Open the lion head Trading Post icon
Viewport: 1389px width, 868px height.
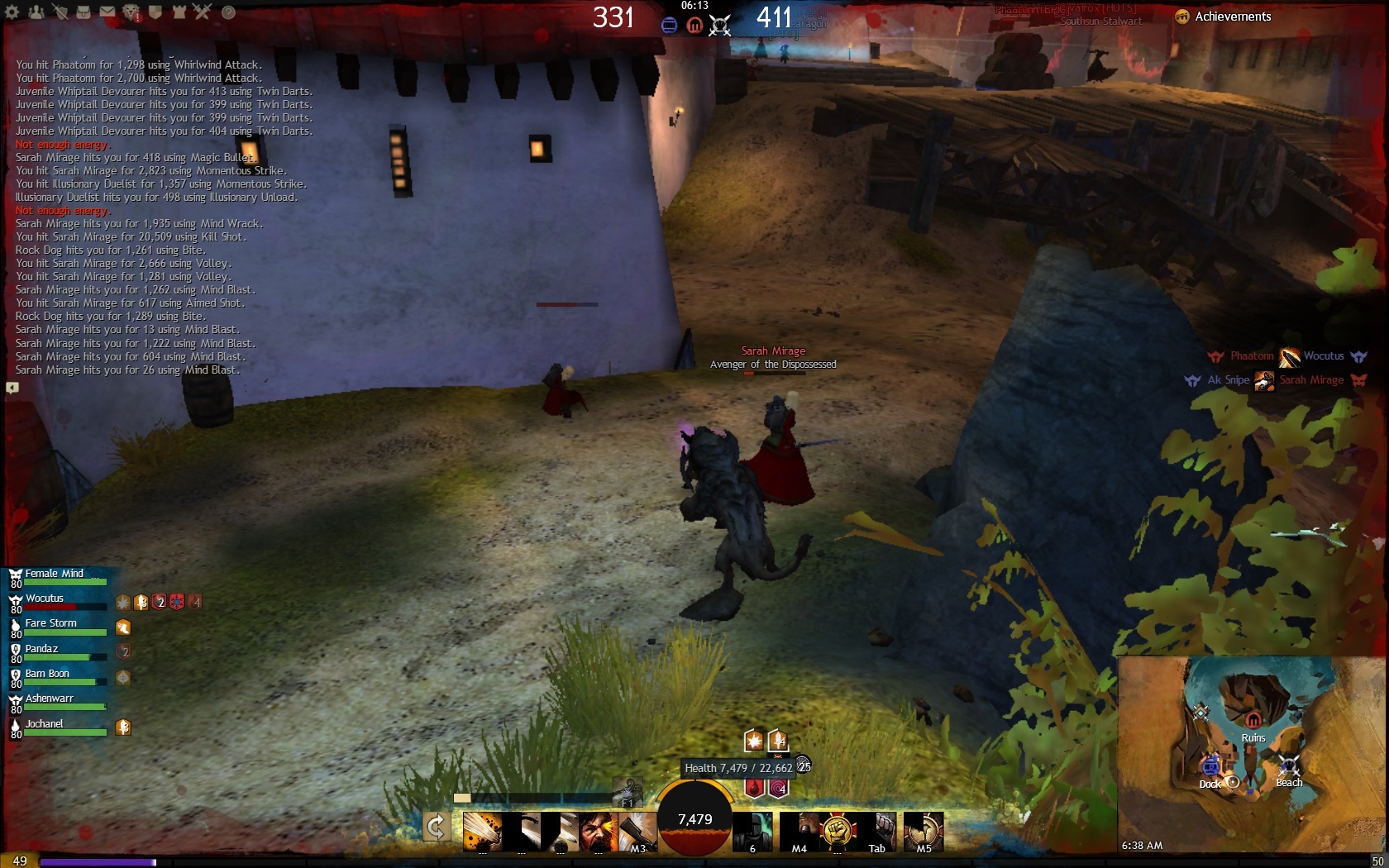point(131,12)
